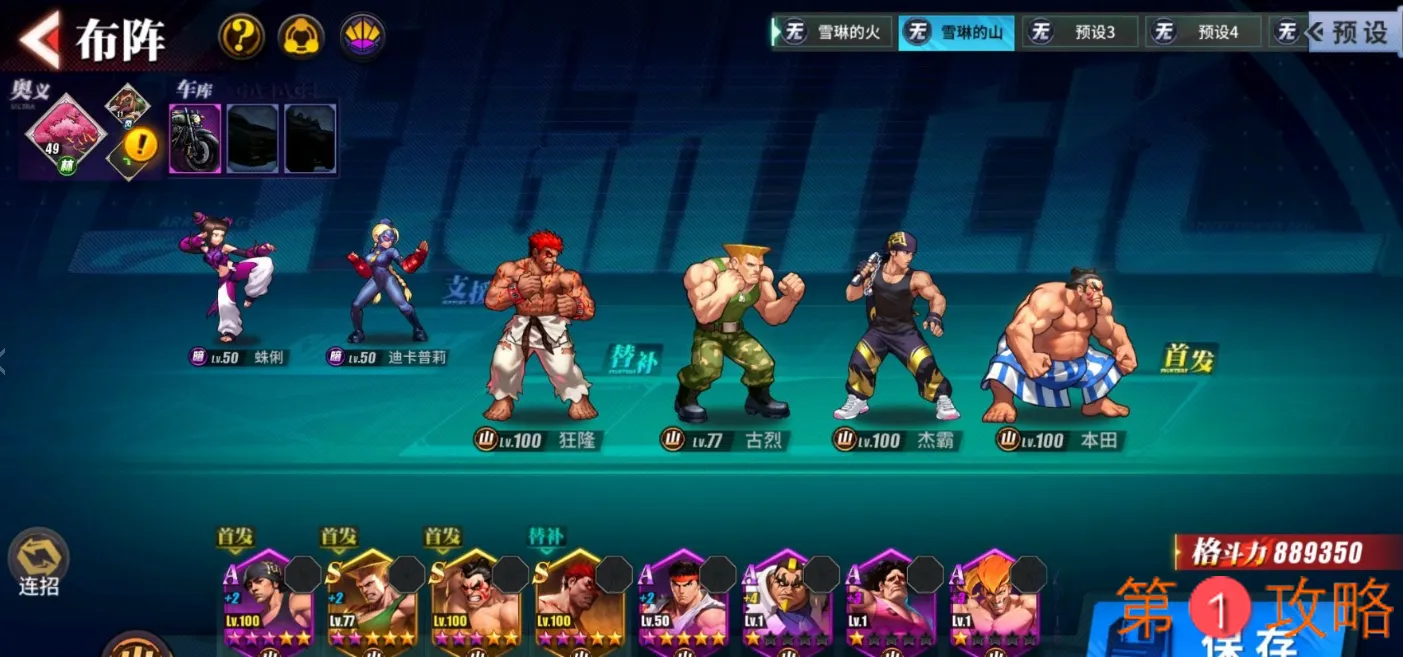Choose support fighter 蛛俐

[x=227, y=278]
